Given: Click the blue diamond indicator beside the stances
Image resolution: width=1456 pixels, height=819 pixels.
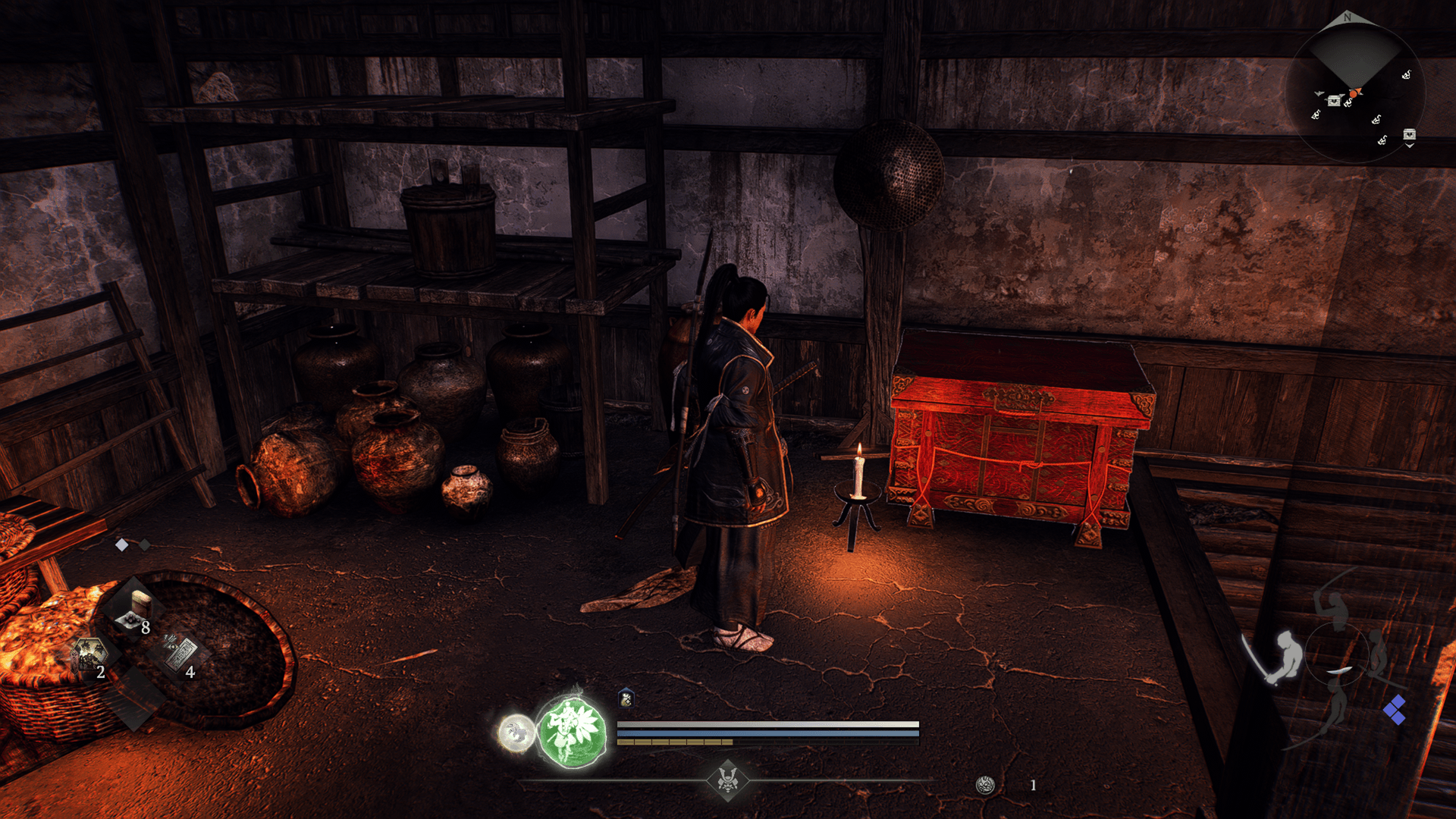Looking at the screenshot, I should (1394, 710).
